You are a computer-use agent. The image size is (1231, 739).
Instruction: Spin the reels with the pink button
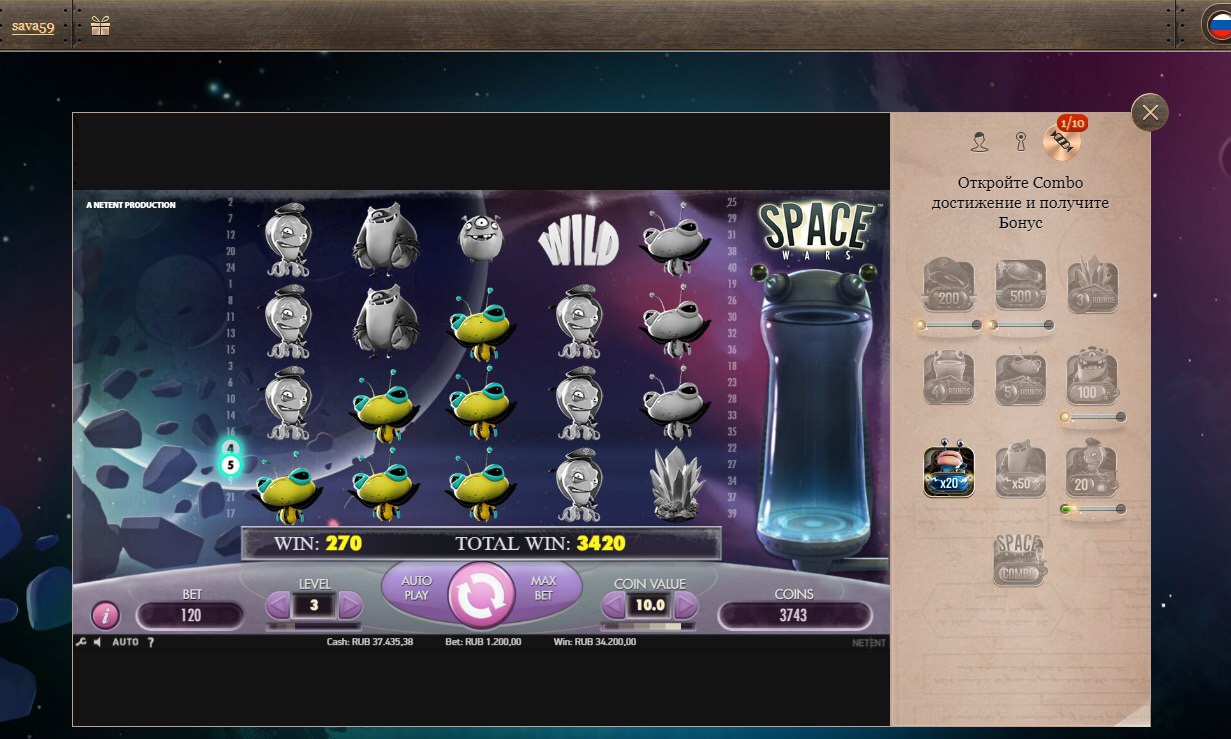481,595
